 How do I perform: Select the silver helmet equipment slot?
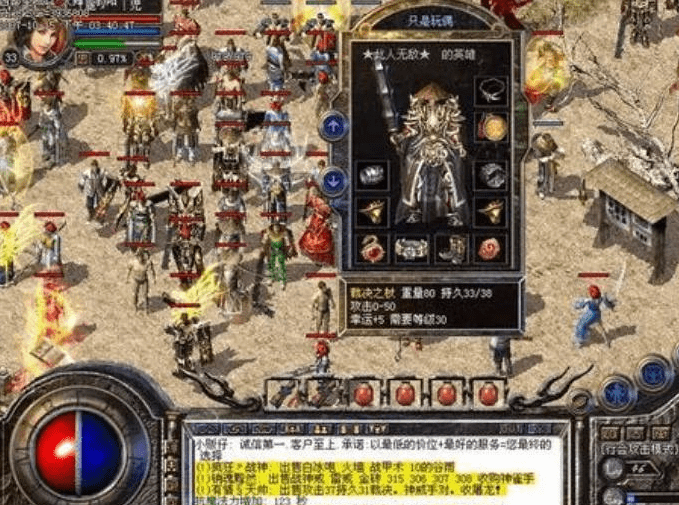(372, 175)
